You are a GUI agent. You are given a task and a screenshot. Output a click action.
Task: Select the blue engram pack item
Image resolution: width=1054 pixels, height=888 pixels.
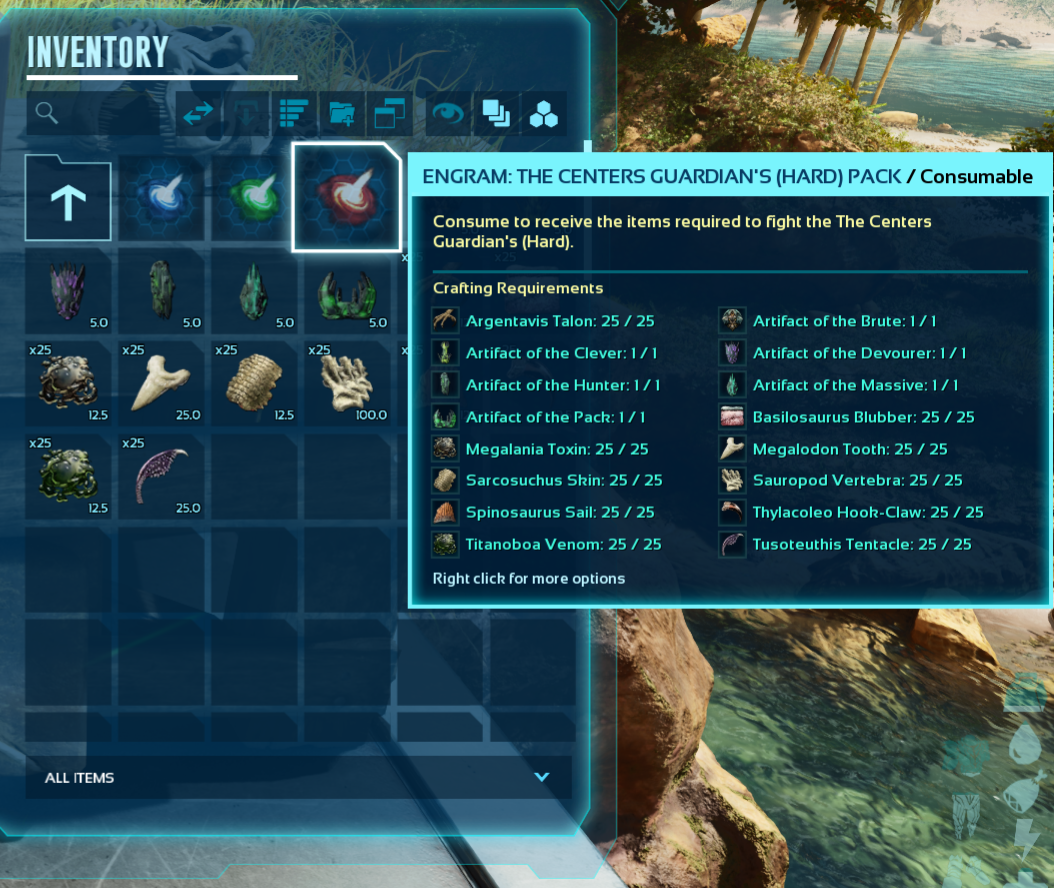[161, 197]
